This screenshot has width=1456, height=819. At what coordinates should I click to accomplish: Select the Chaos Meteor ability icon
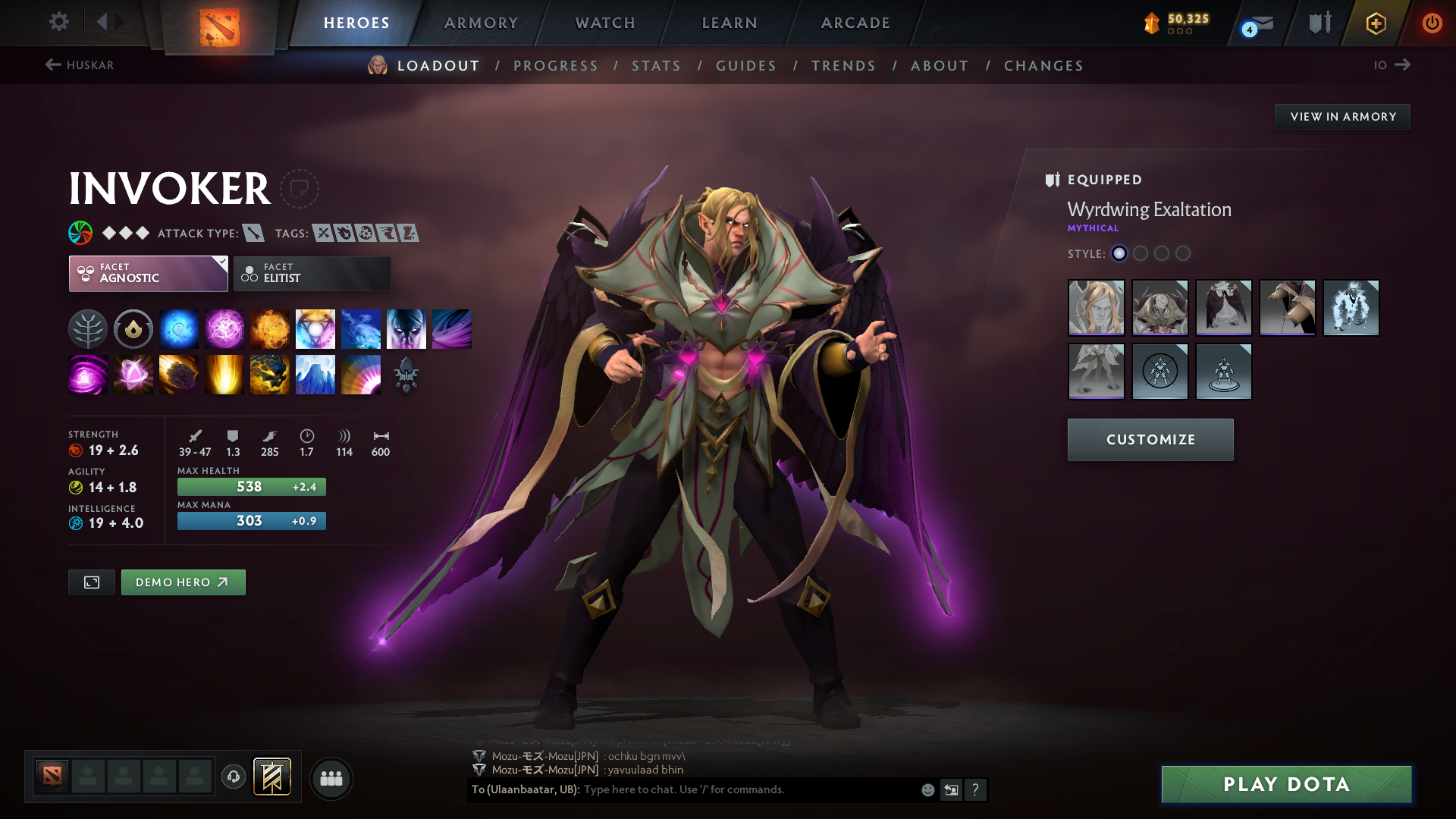click(x=178, y=374)
